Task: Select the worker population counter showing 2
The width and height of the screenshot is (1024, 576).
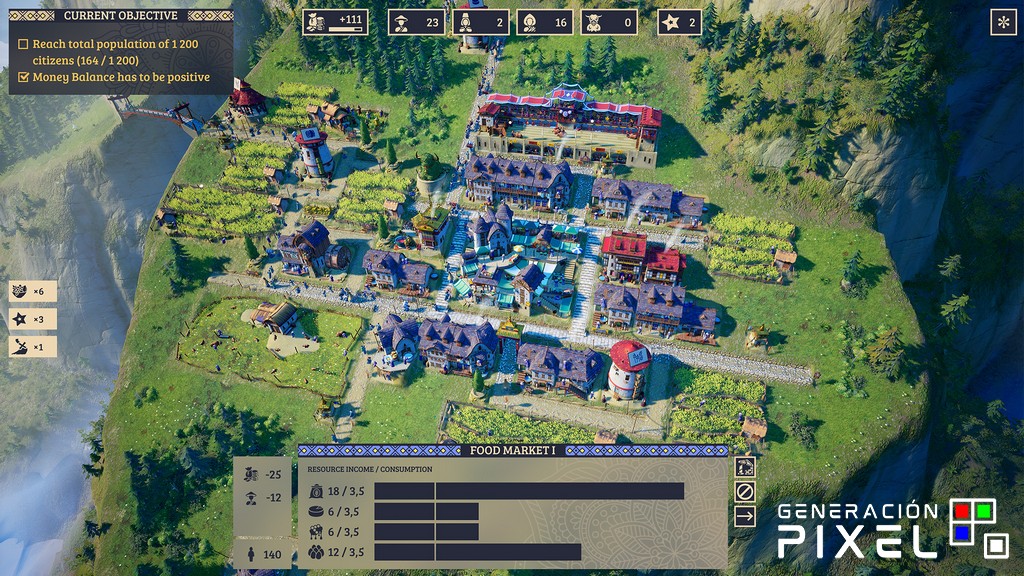Action: 481,22
